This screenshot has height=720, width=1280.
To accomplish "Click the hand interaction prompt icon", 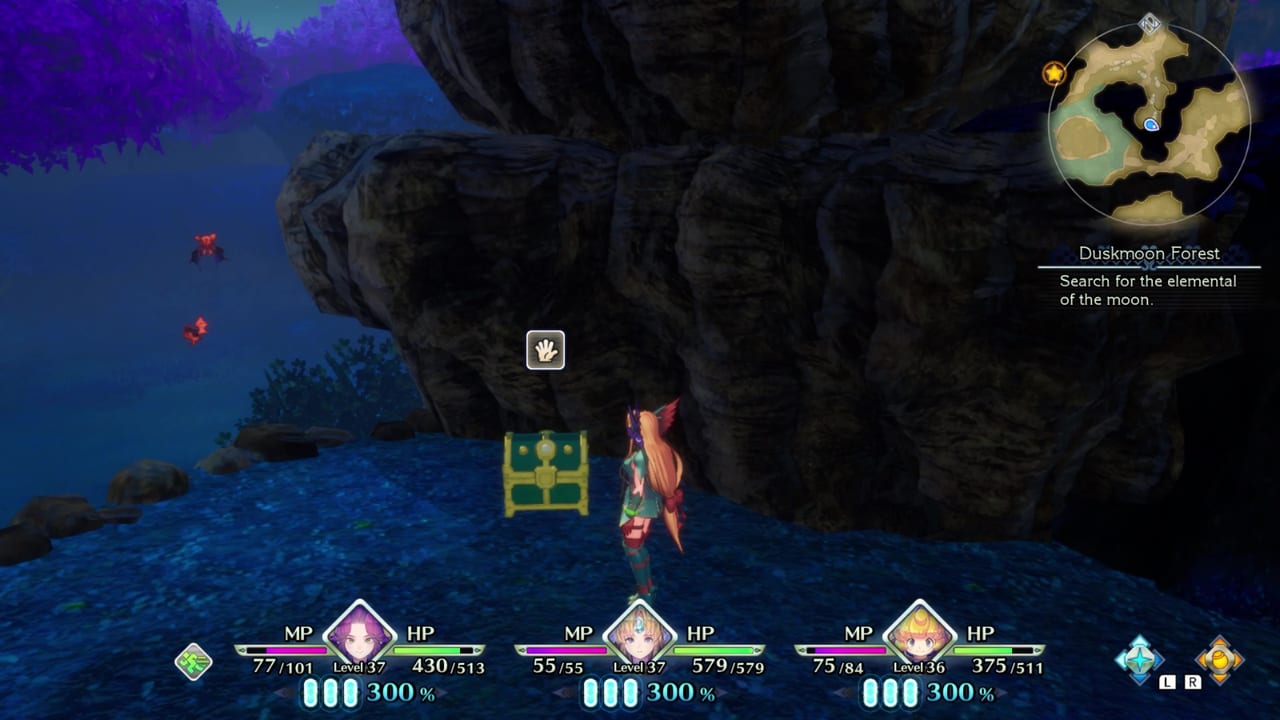I will tap(546, 349).
